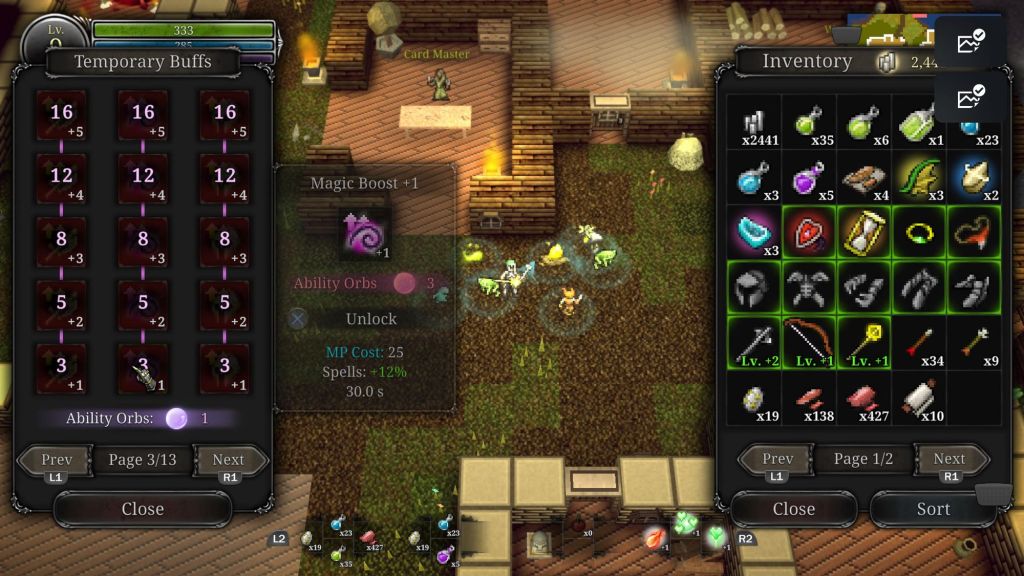Pick the red heart shield item

808,232
